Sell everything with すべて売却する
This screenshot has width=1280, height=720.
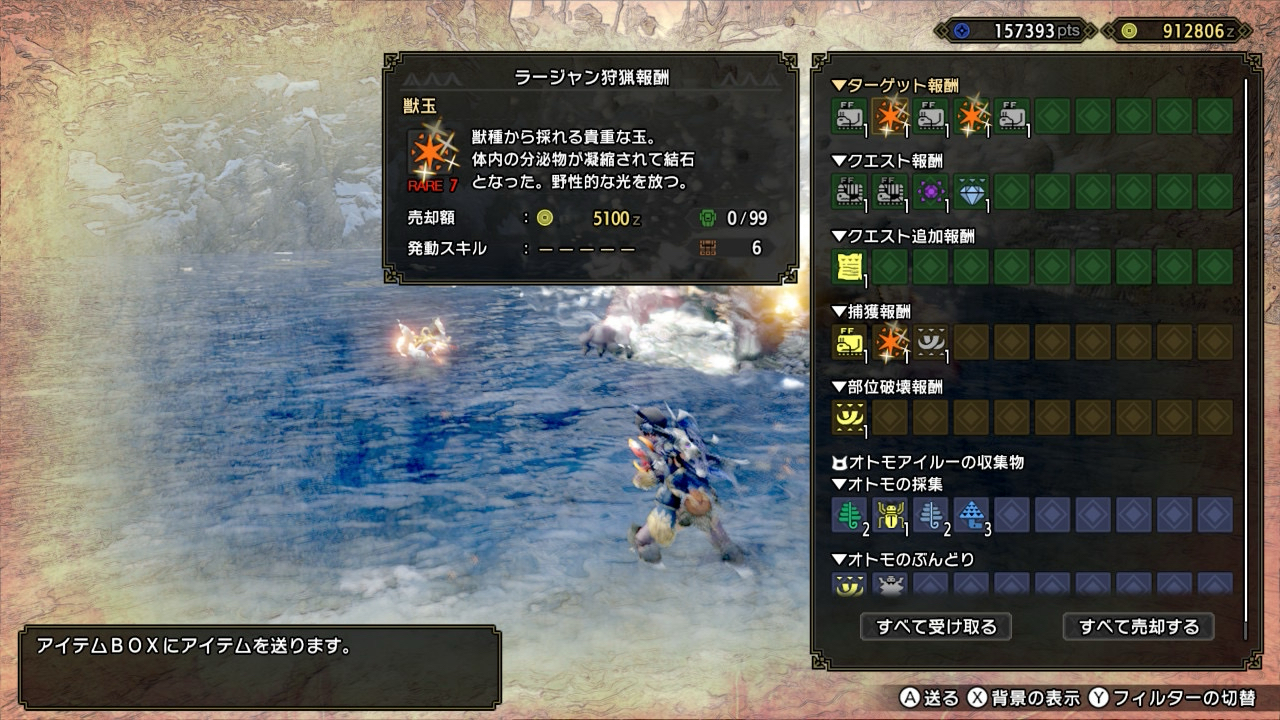pos(1138,627)
